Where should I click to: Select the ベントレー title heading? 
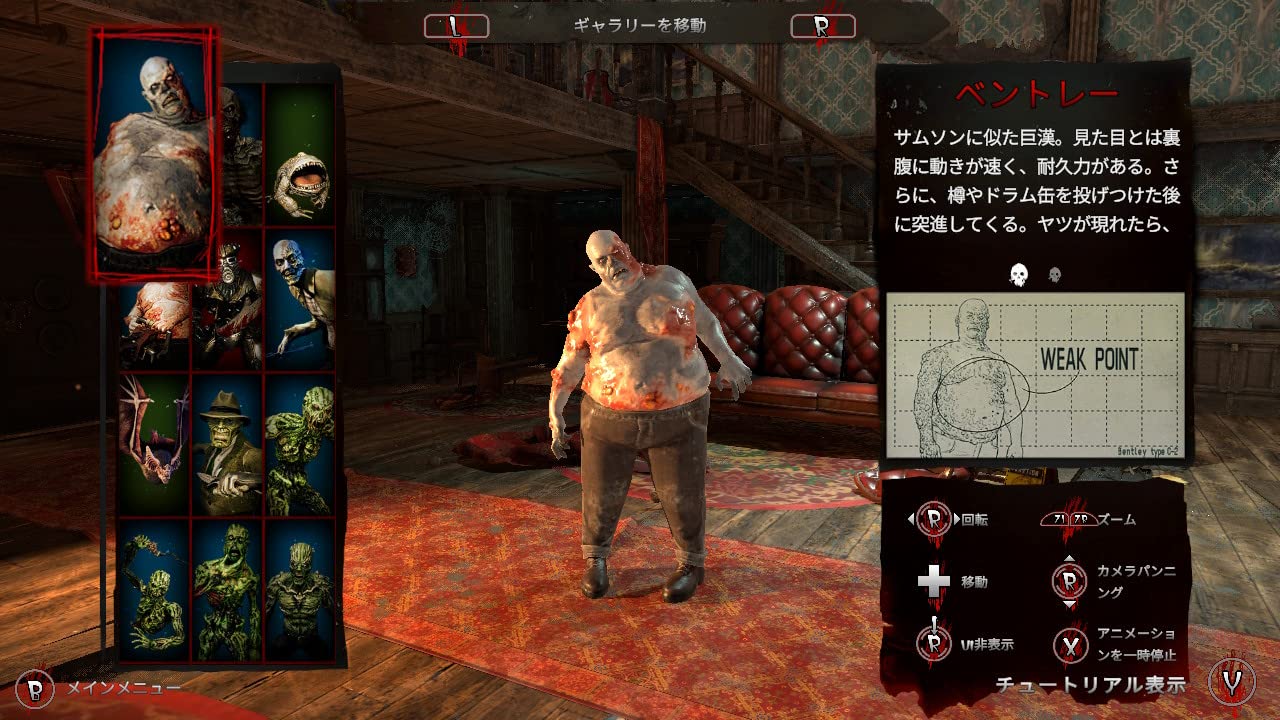(x=1035, y=90)
